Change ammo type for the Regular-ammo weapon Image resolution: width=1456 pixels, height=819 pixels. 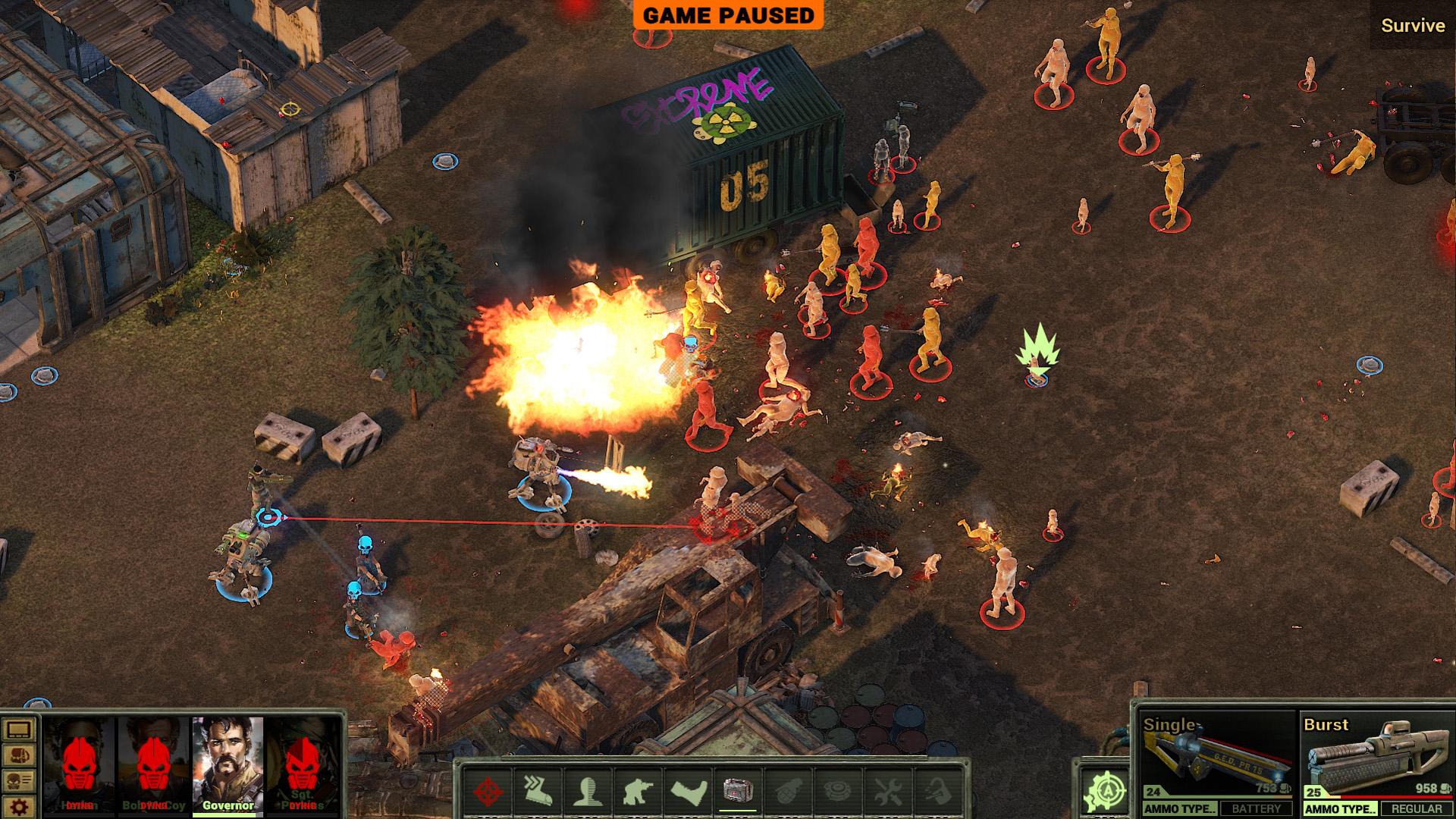1340,809
